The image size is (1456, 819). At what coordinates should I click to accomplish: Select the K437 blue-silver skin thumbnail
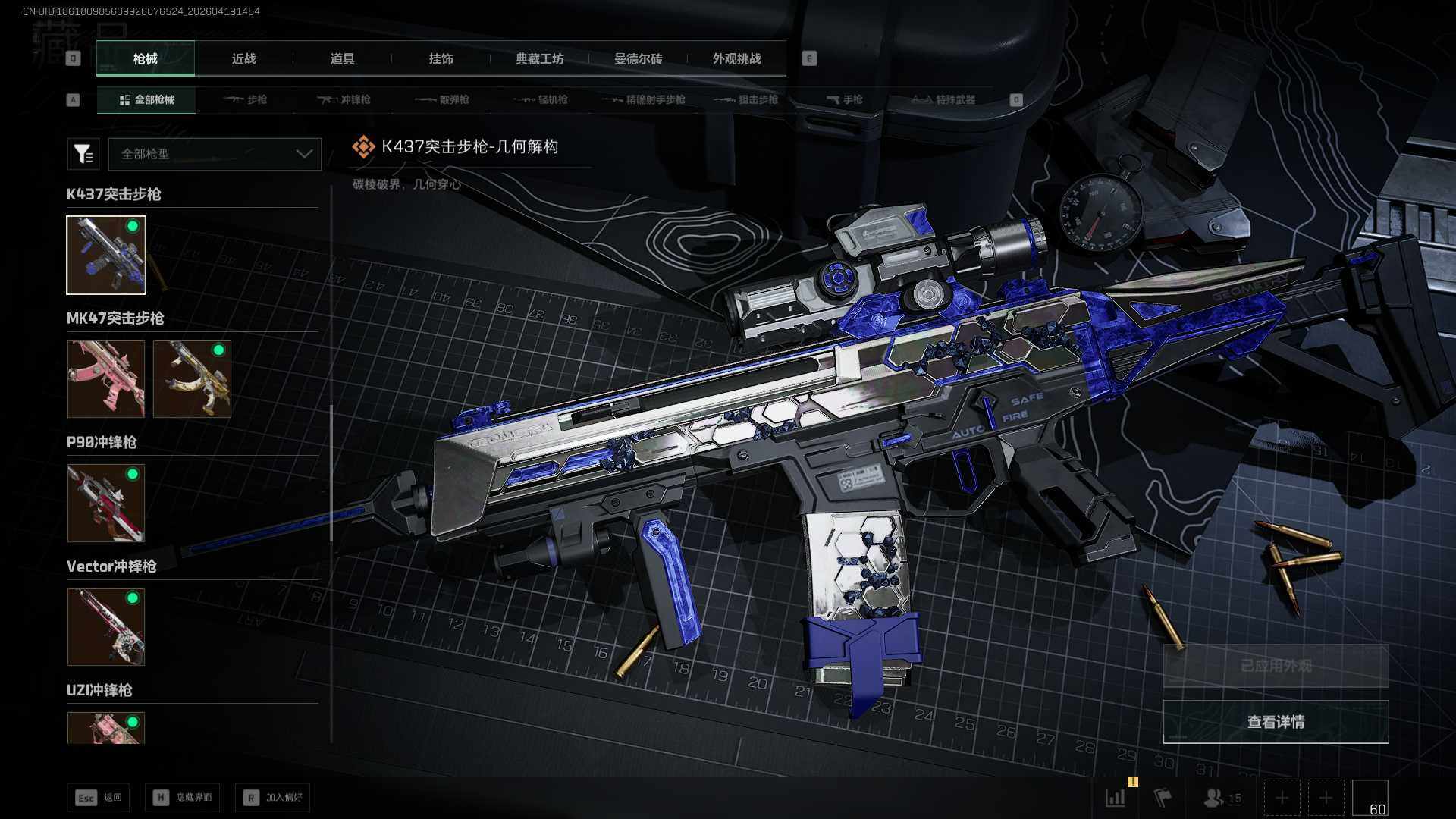click(x=106, y=255)
